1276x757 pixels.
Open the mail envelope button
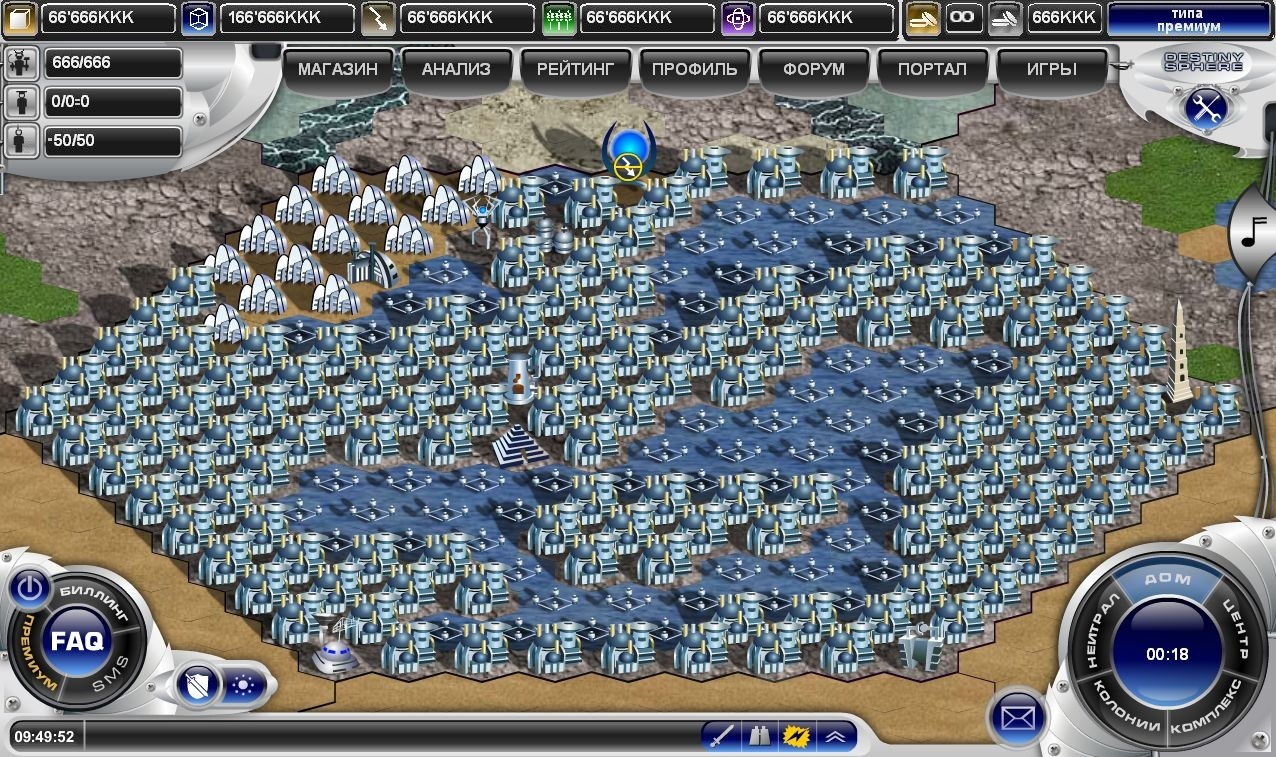click(x=1016, y=717)
